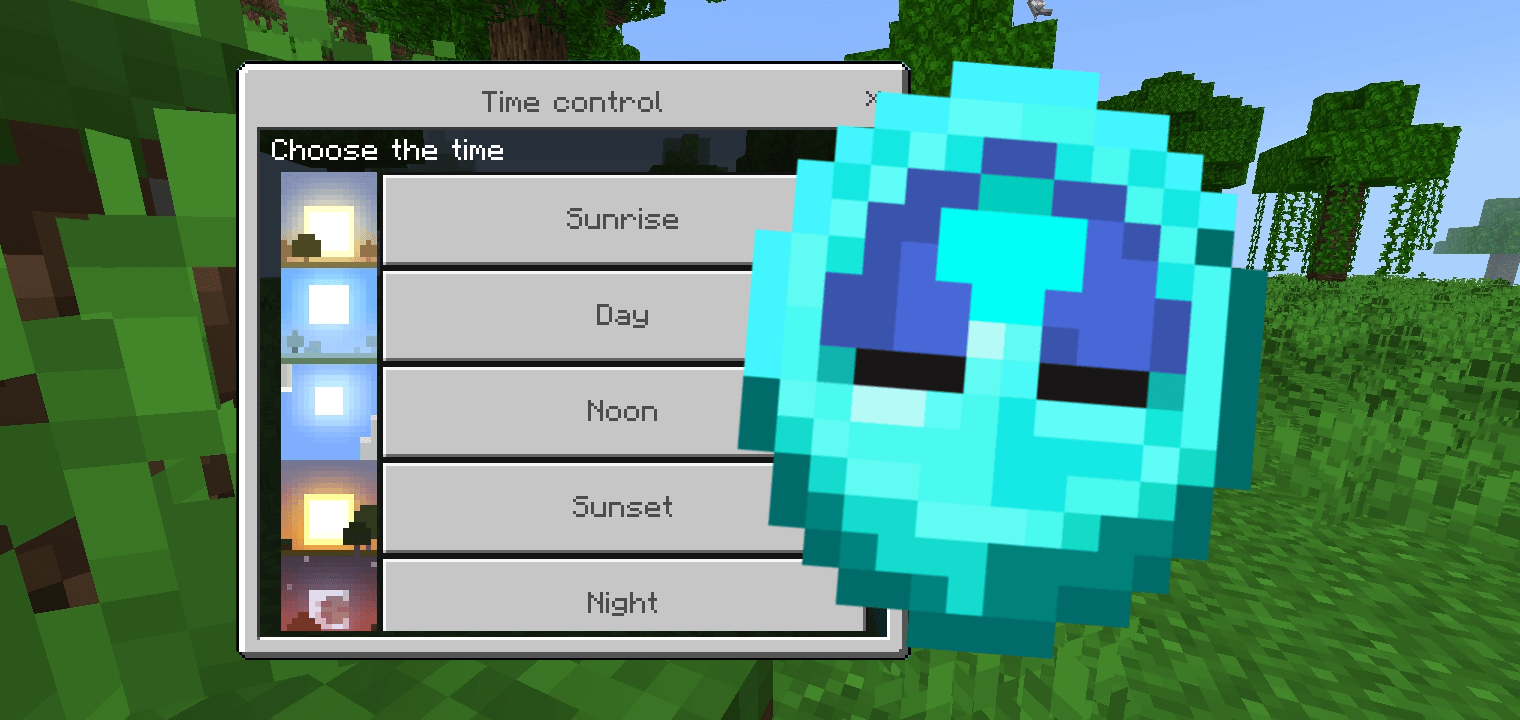Select Day to brighten the world
Viewport: 1520px width, 720px height.
pos(622,315)
